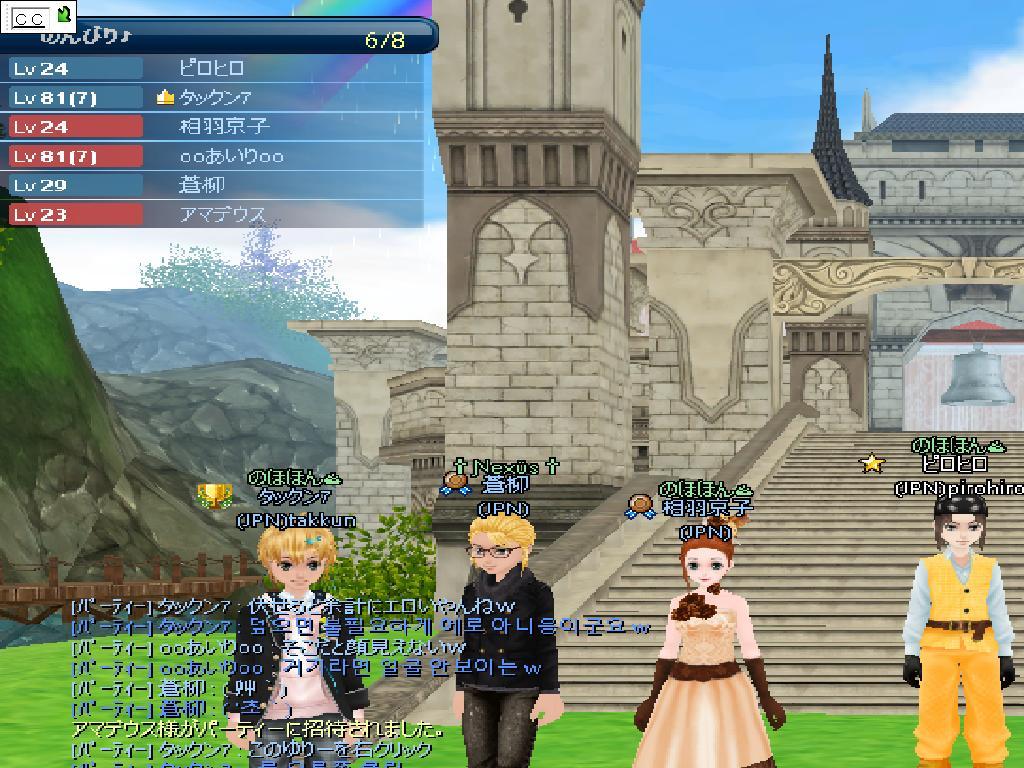Click party member ooあいりoo row

231,156
